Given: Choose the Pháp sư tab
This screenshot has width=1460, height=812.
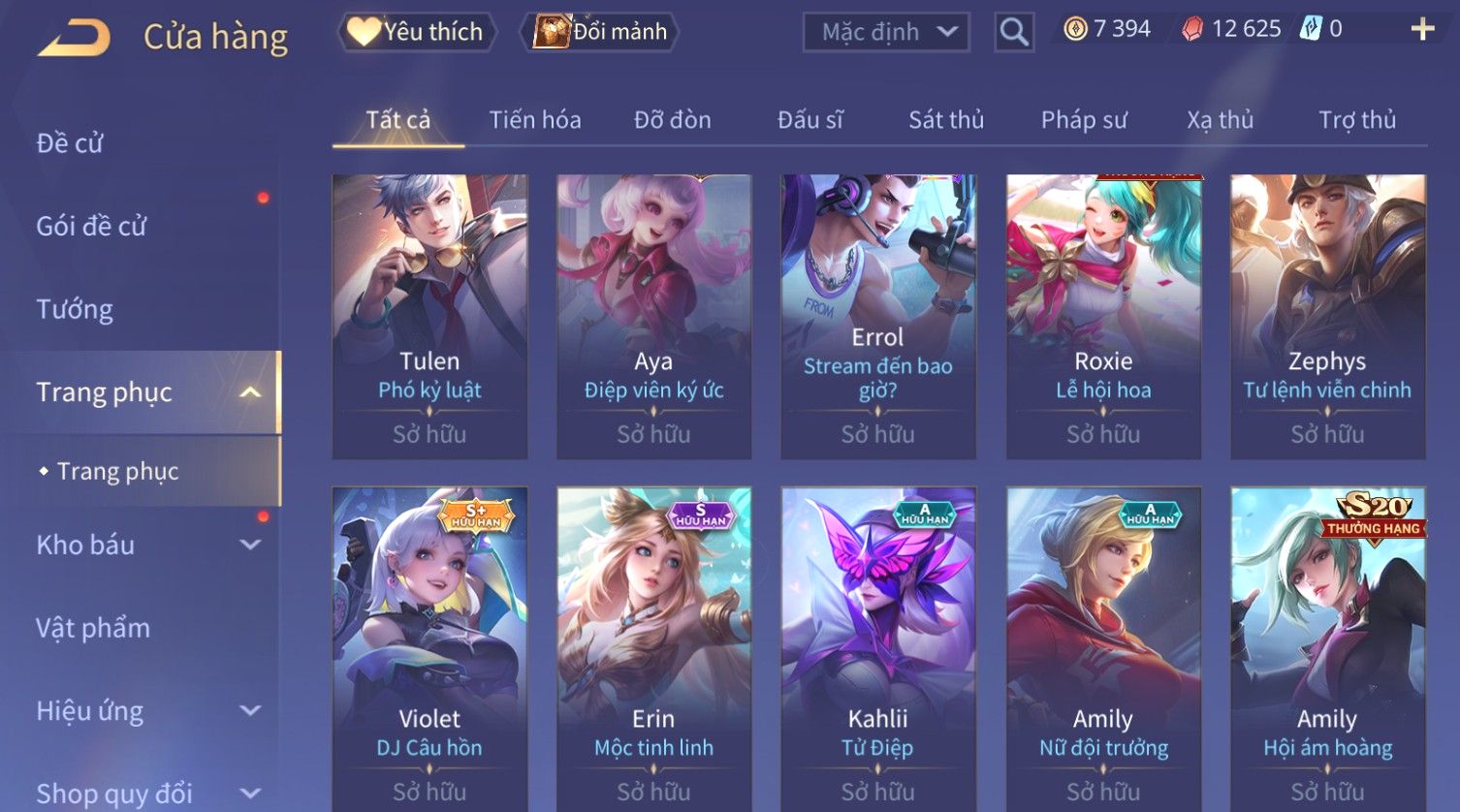Looking at the screenshot, I should pyautogui.click(x=1084, y=120).
